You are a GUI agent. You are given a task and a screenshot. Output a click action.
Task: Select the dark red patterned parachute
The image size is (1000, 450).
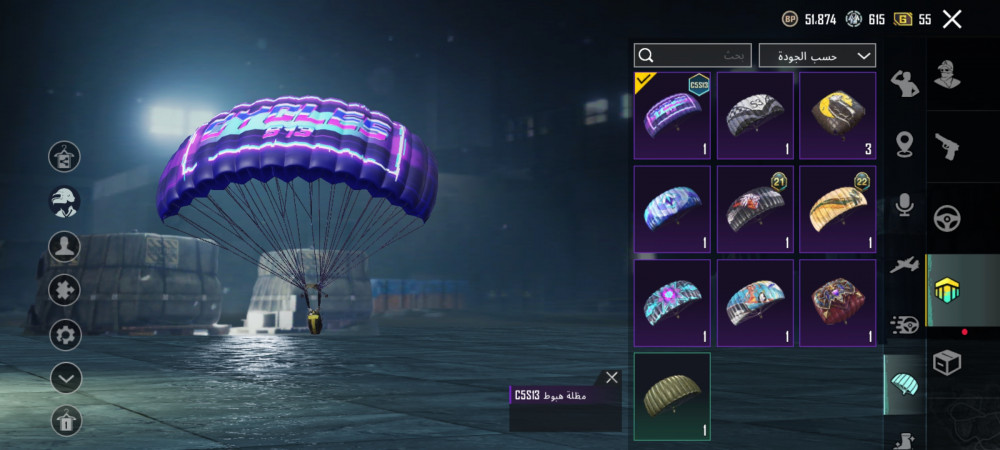pyautogui.click(x=838, y=303)
